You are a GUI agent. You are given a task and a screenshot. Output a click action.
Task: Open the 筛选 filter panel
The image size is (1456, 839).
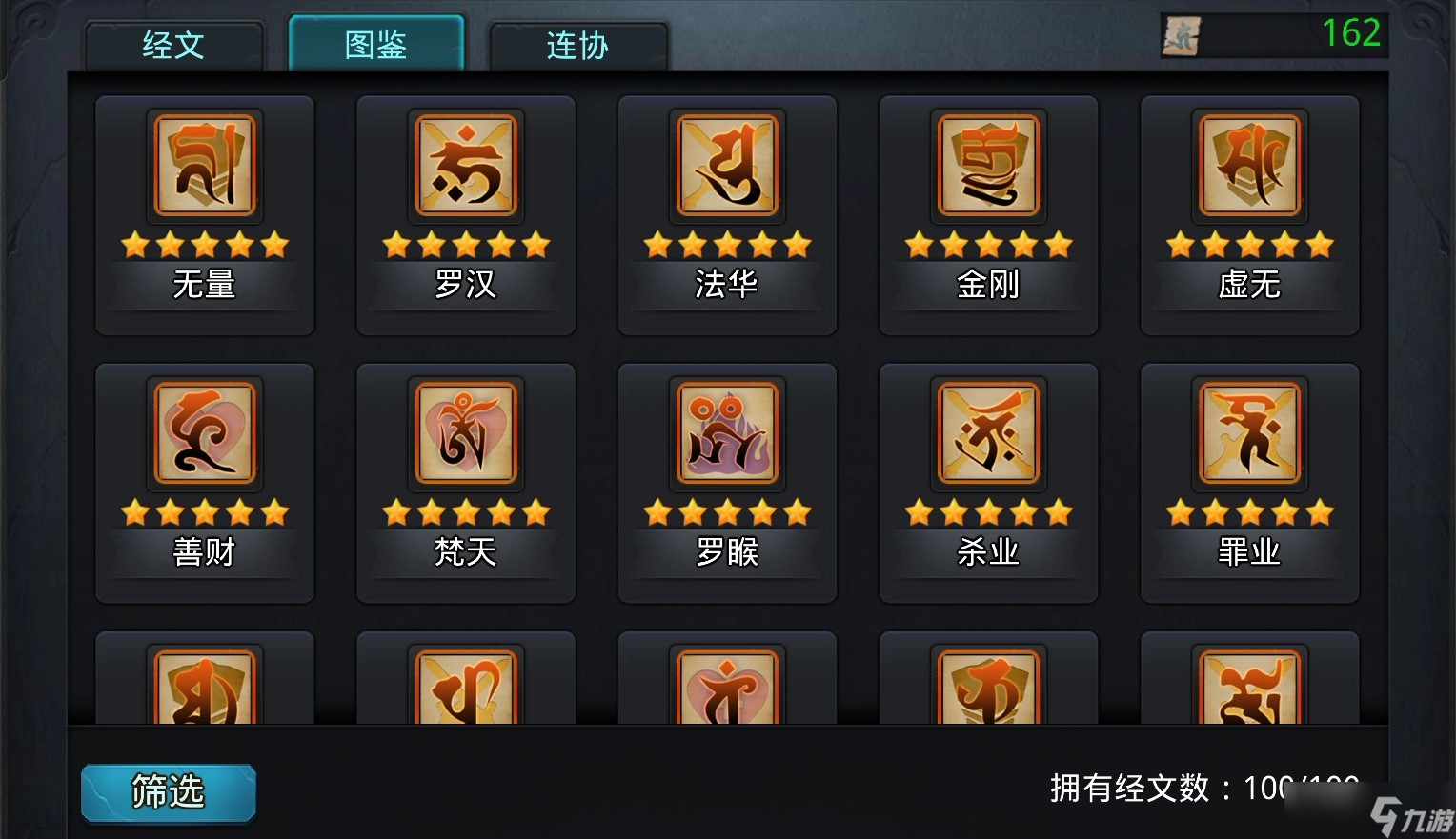point(168,791)
